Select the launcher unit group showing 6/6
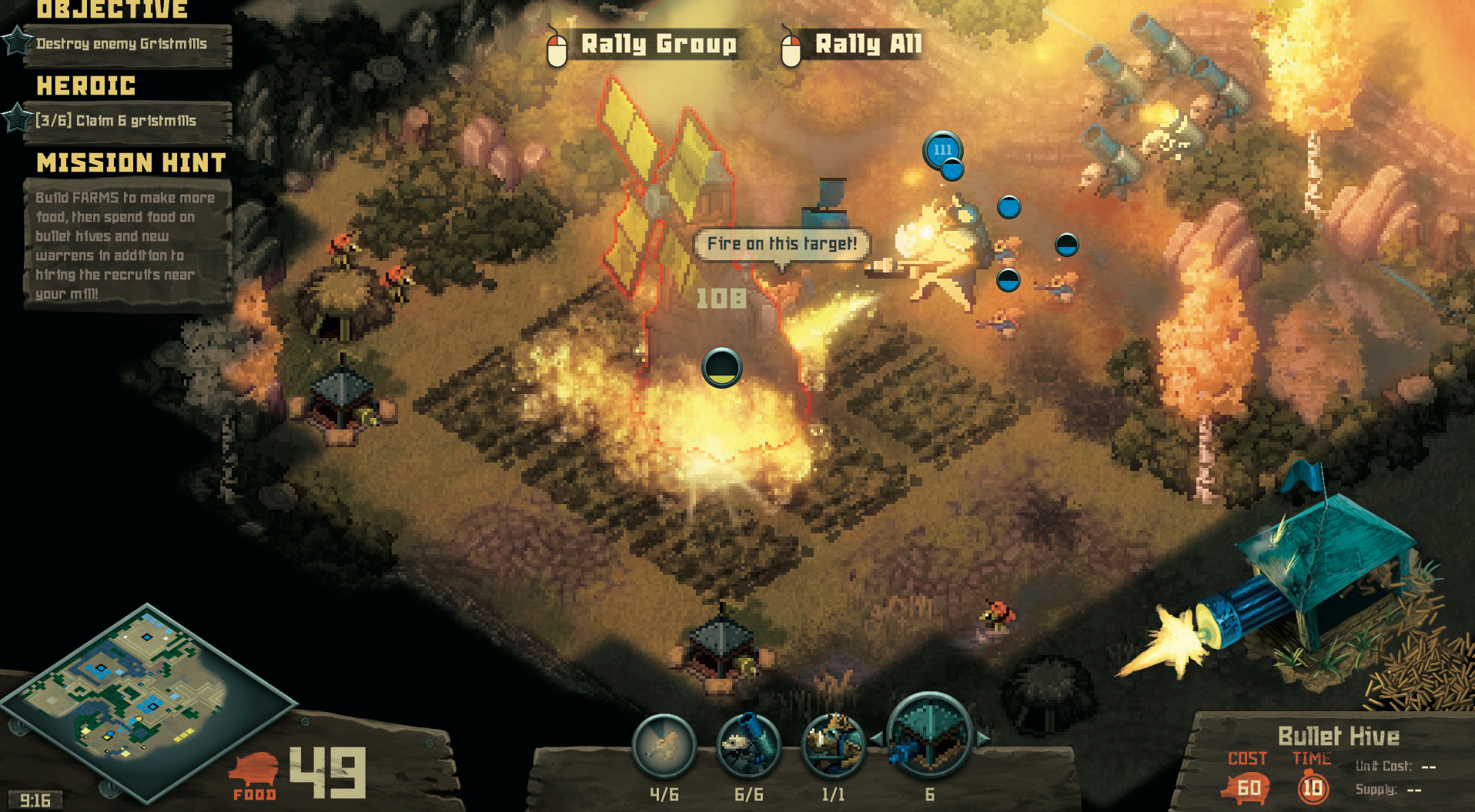The image size is (1475, 812). (748, 745)
